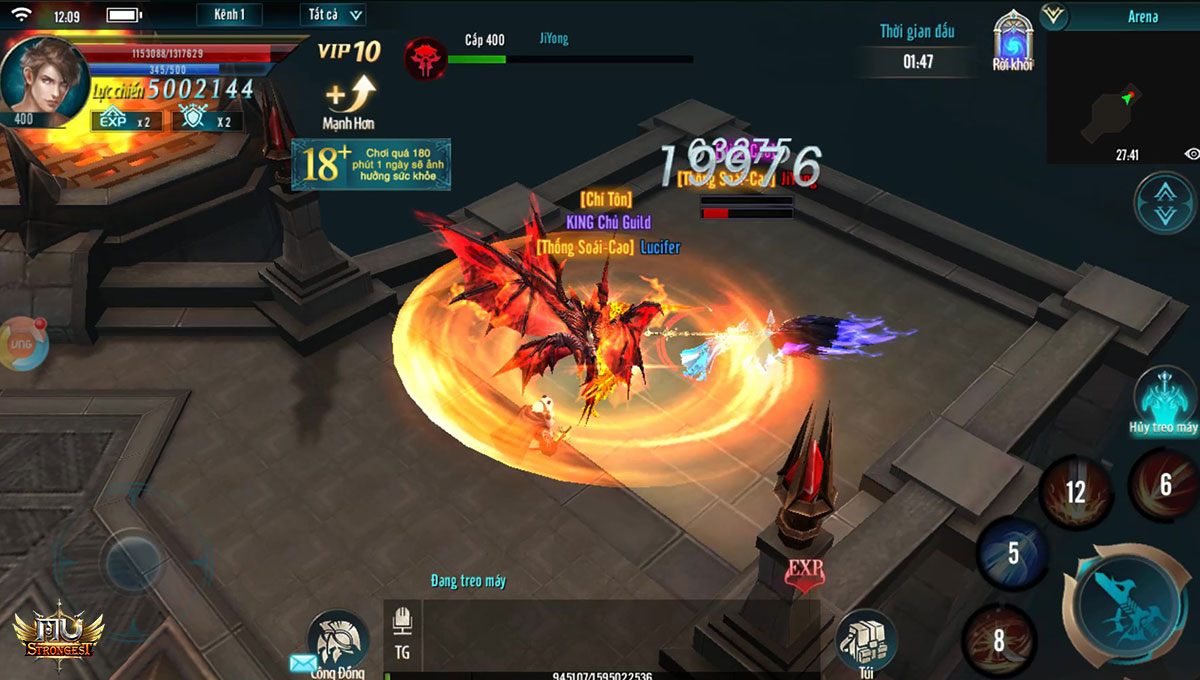This screenshot has width=1200, height=680.
Task: Leave the arena with Rời khỏi
Action: tap(1012, 43)
